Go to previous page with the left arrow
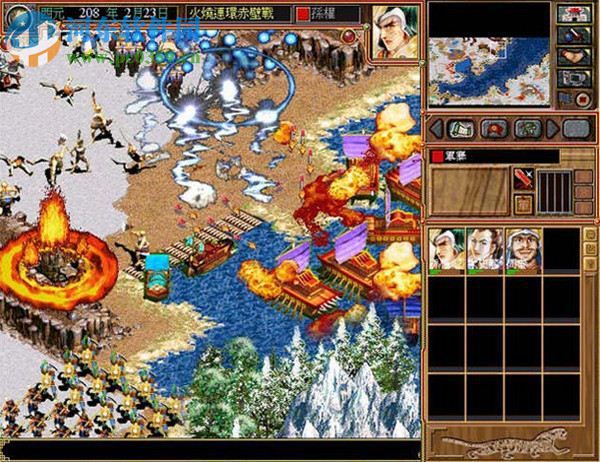This screenshot has height=462, width=600. pos(438,128)
